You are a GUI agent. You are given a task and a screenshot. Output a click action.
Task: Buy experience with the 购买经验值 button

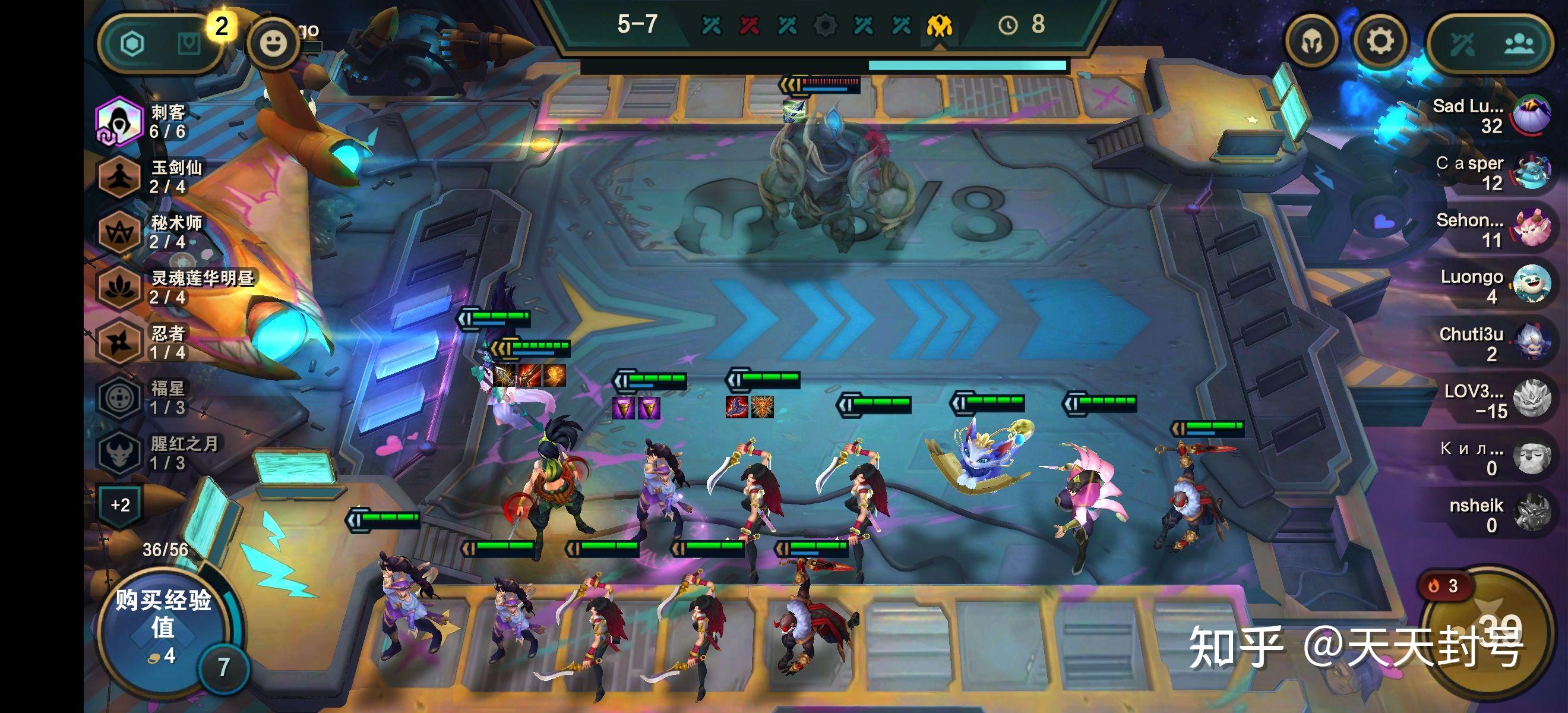(163, 629)
